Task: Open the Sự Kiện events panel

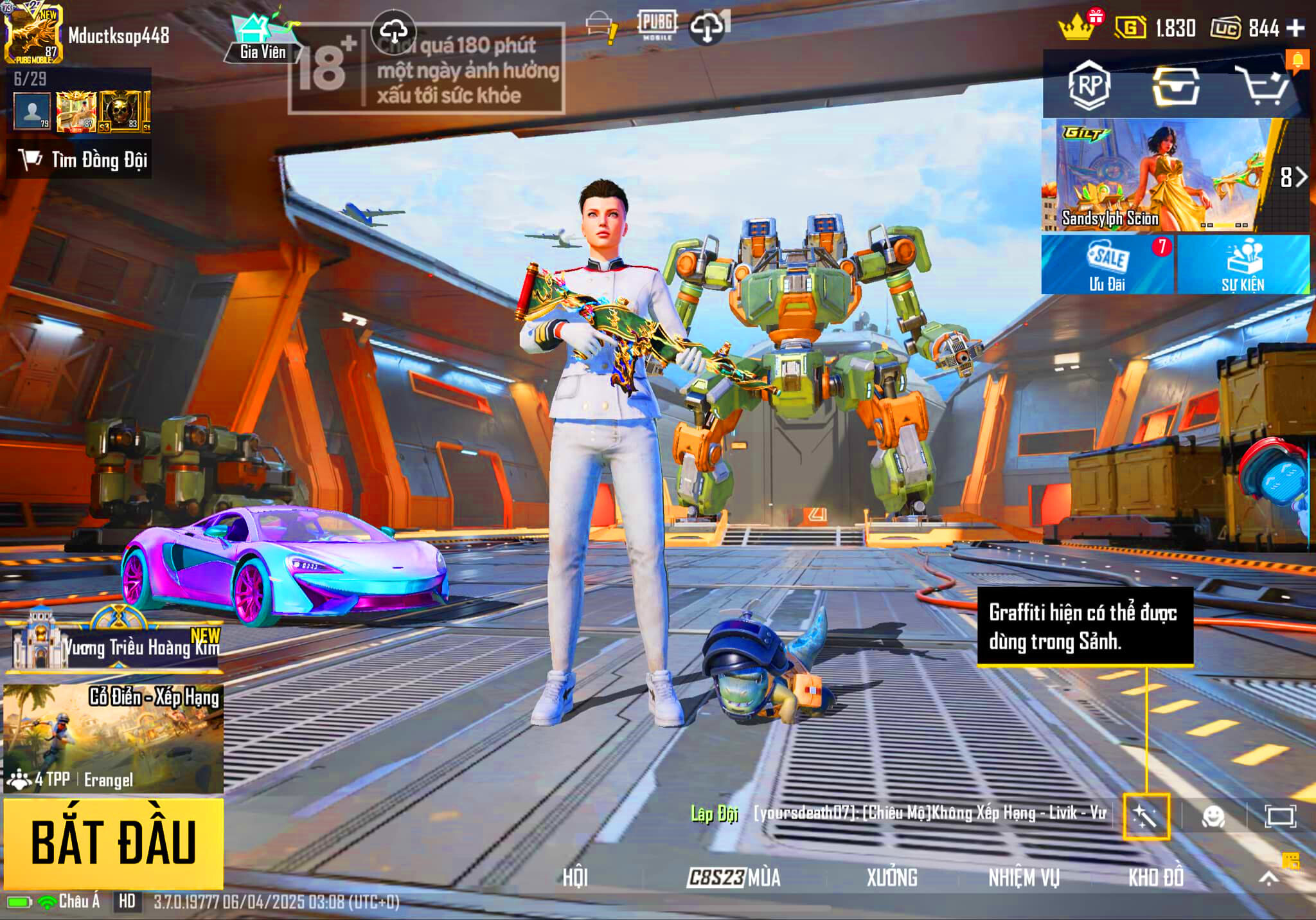Action: 1243,265
